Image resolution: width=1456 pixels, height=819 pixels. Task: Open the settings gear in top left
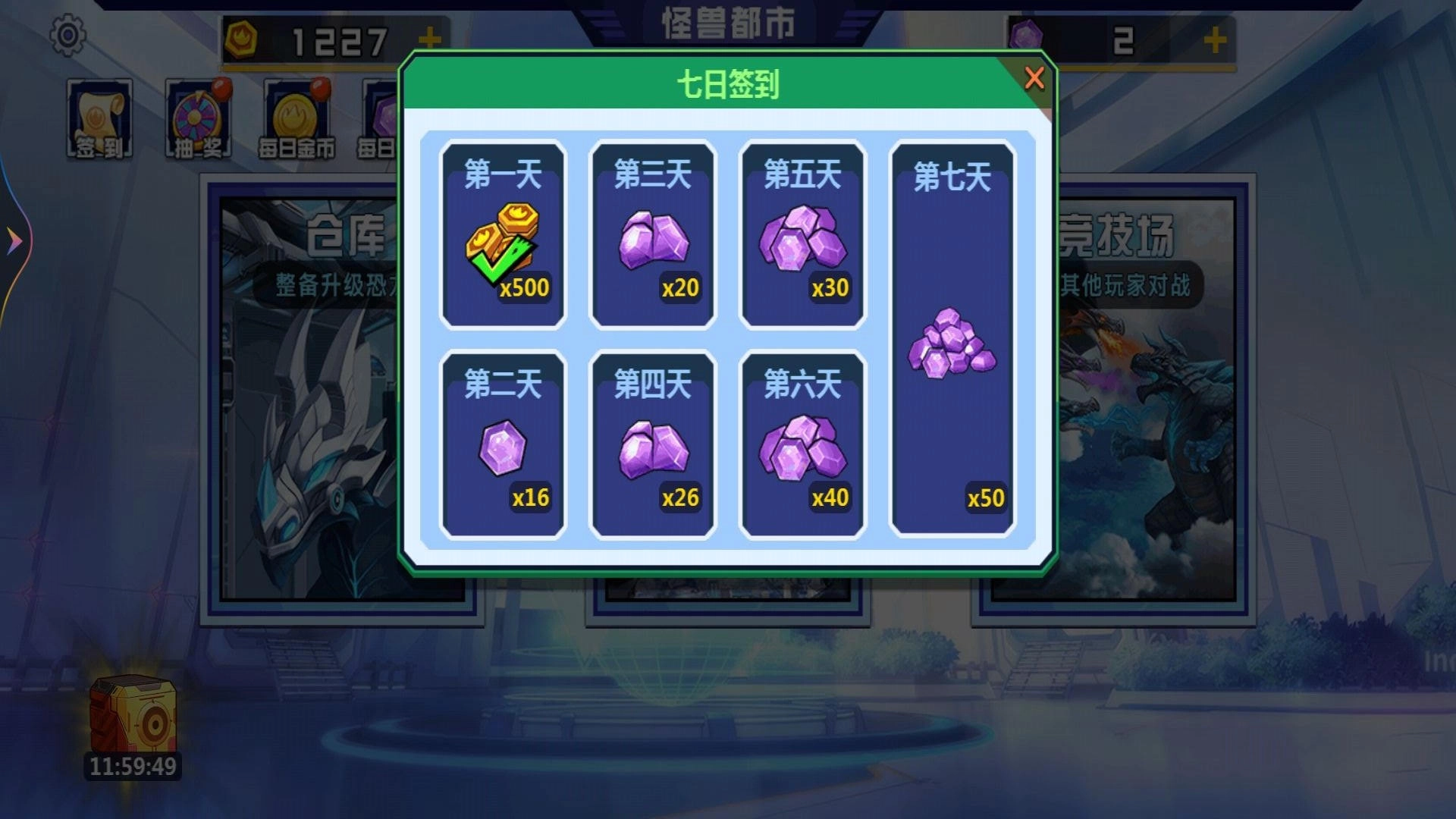tap(67, 34)
